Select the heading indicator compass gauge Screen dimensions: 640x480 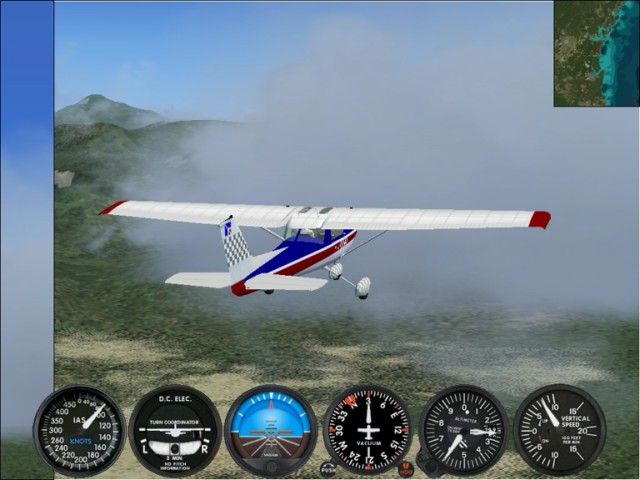click(367, 429)
